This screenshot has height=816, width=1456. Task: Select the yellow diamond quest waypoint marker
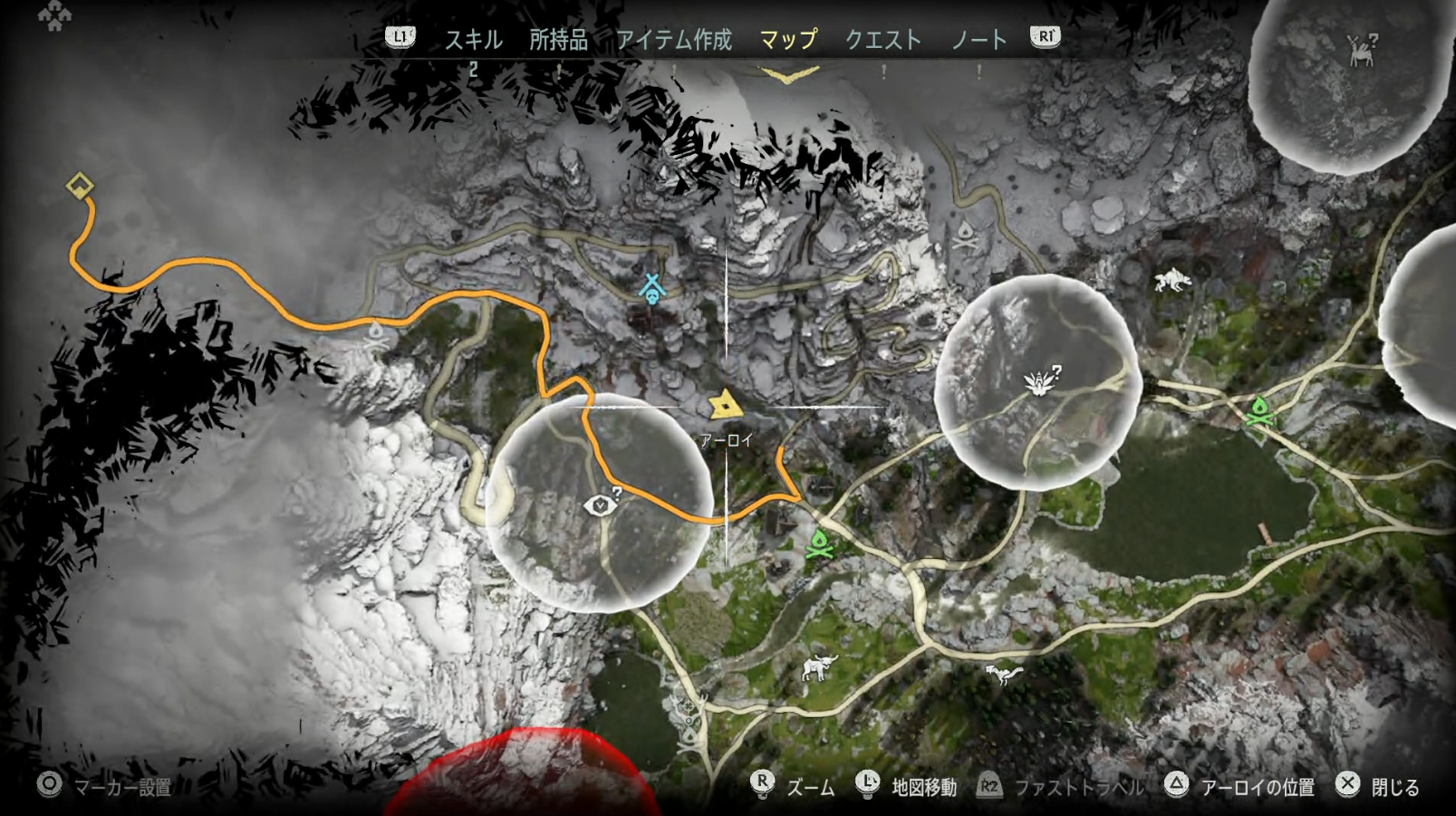(x=80, y=187)
